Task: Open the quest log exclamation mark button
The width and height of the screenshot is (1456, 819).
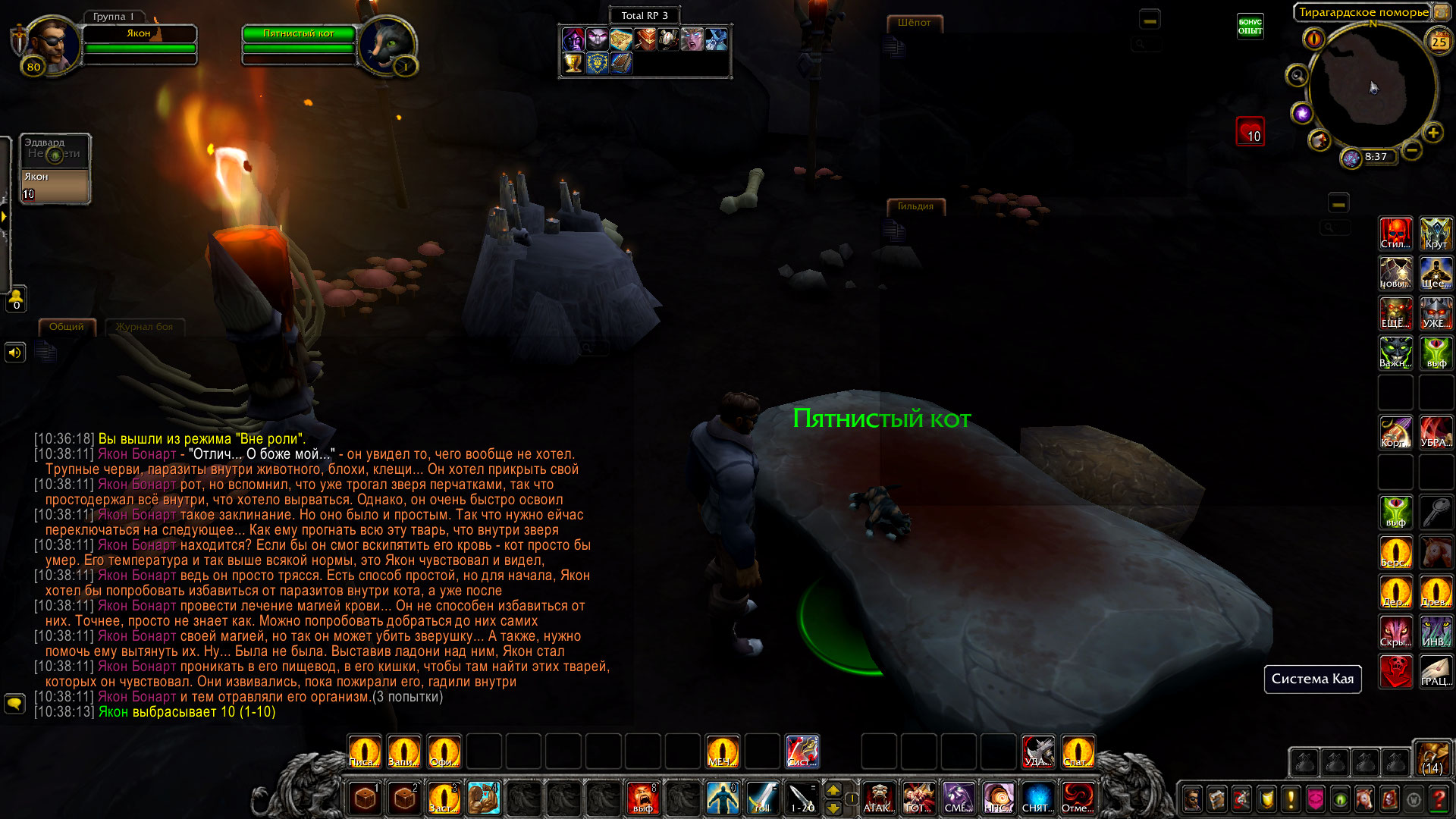Action: (1291, 799)
